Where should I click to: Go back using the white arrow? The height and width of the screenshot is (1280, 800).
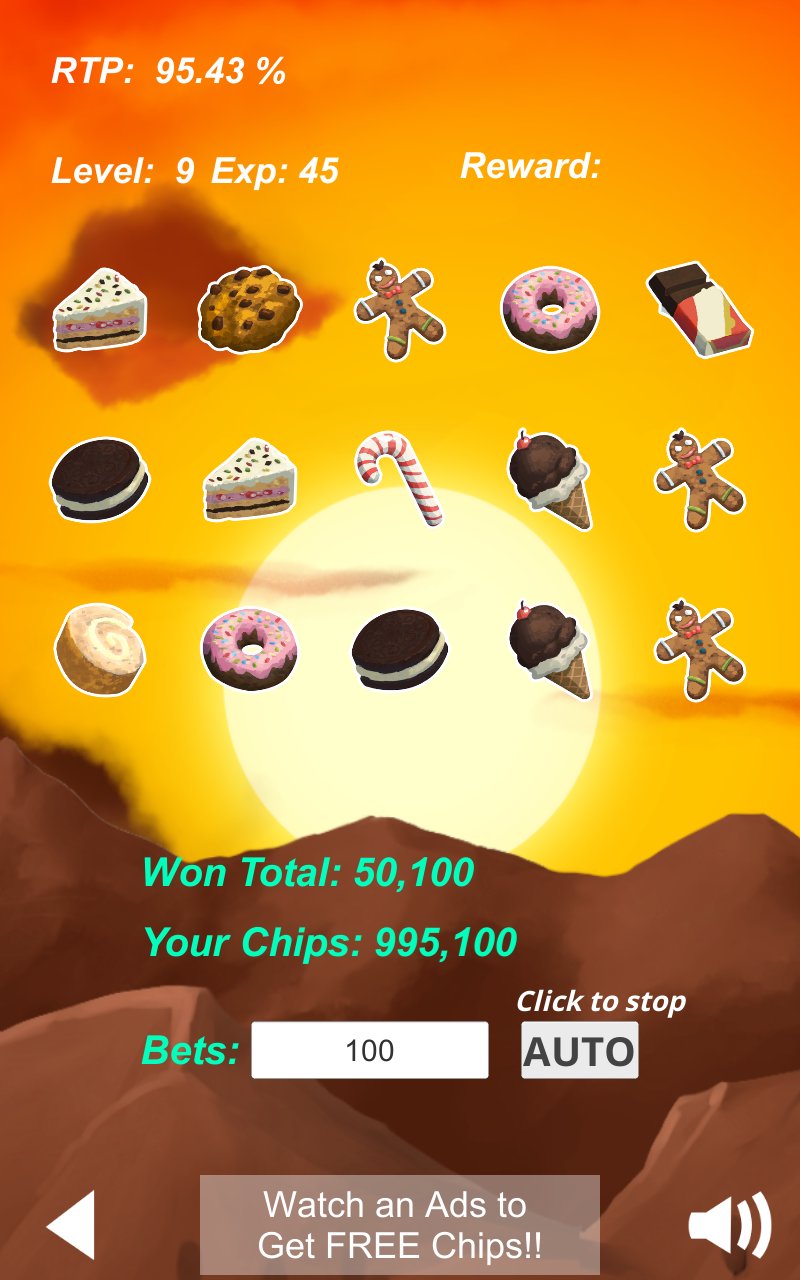72,1224
